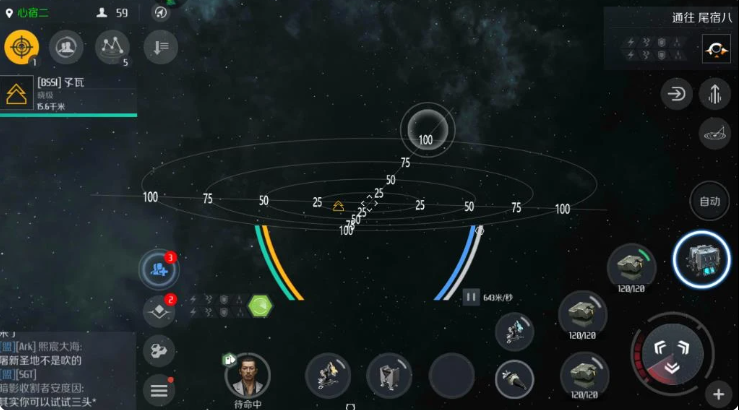Open the layered icon with 2 notifications
The width and height of the screenshot is (740, 410).
pos(158,311)
